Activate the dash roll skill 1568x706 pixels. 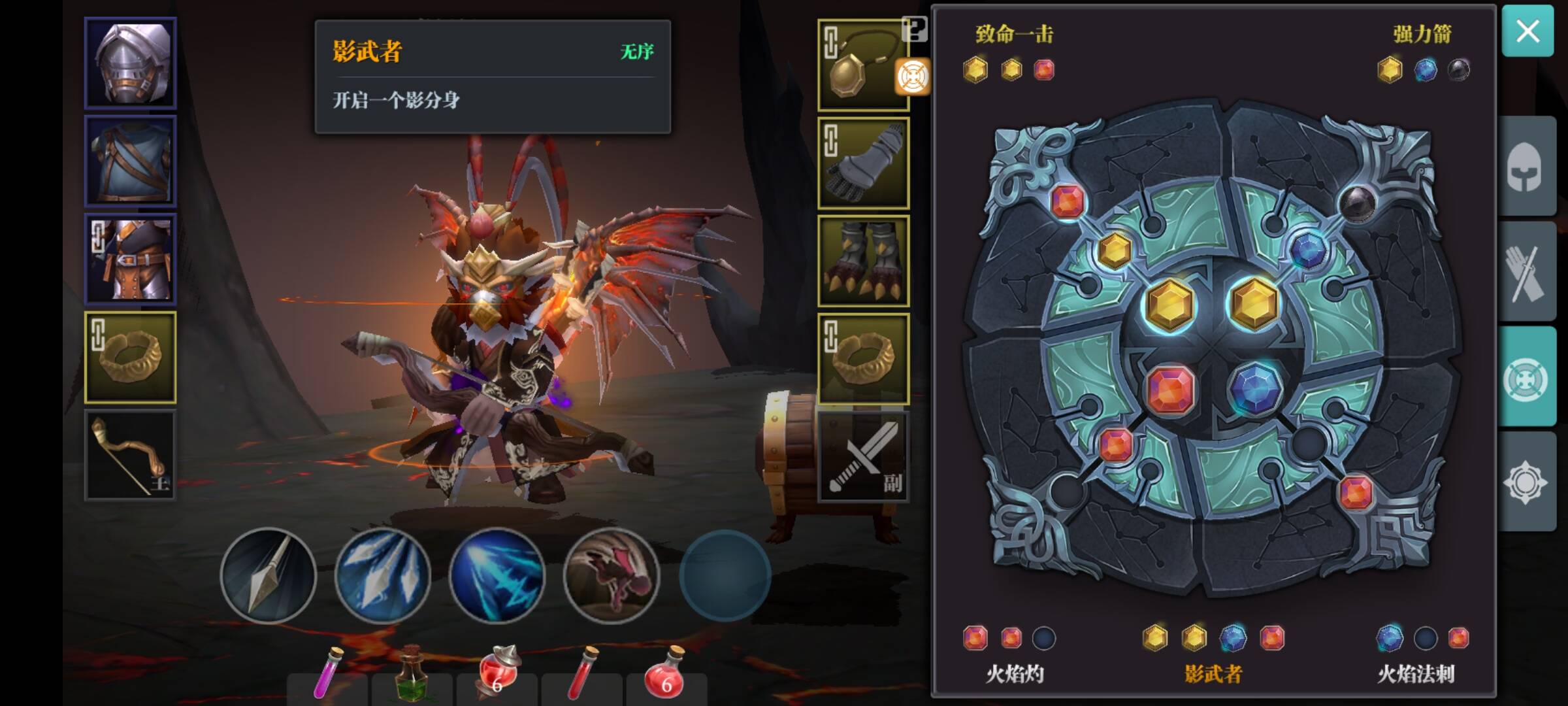612,575
